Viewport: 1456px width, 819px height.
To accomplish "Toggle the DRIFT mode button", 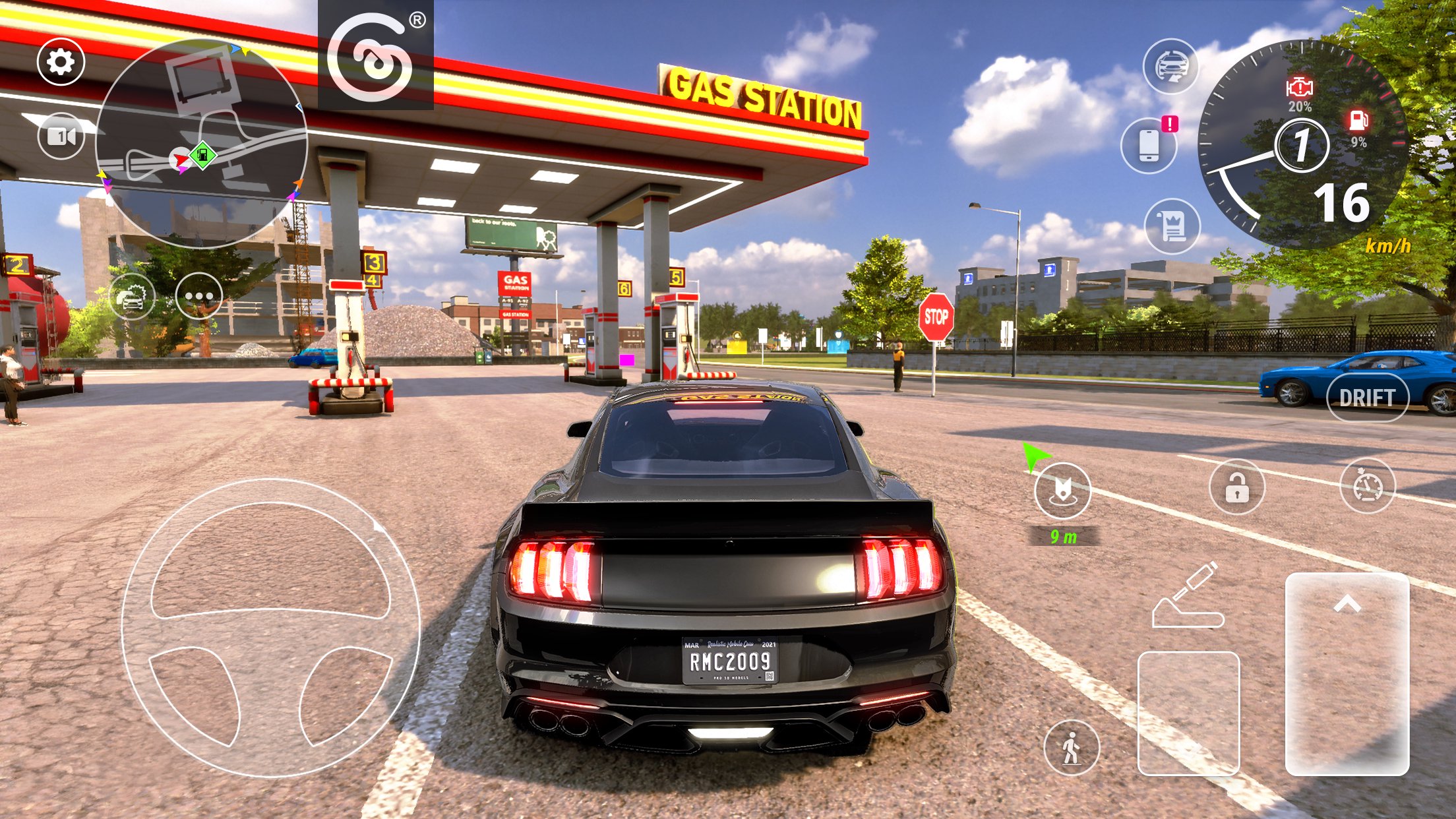I will pyautogui.click(x=1367, y=398).
